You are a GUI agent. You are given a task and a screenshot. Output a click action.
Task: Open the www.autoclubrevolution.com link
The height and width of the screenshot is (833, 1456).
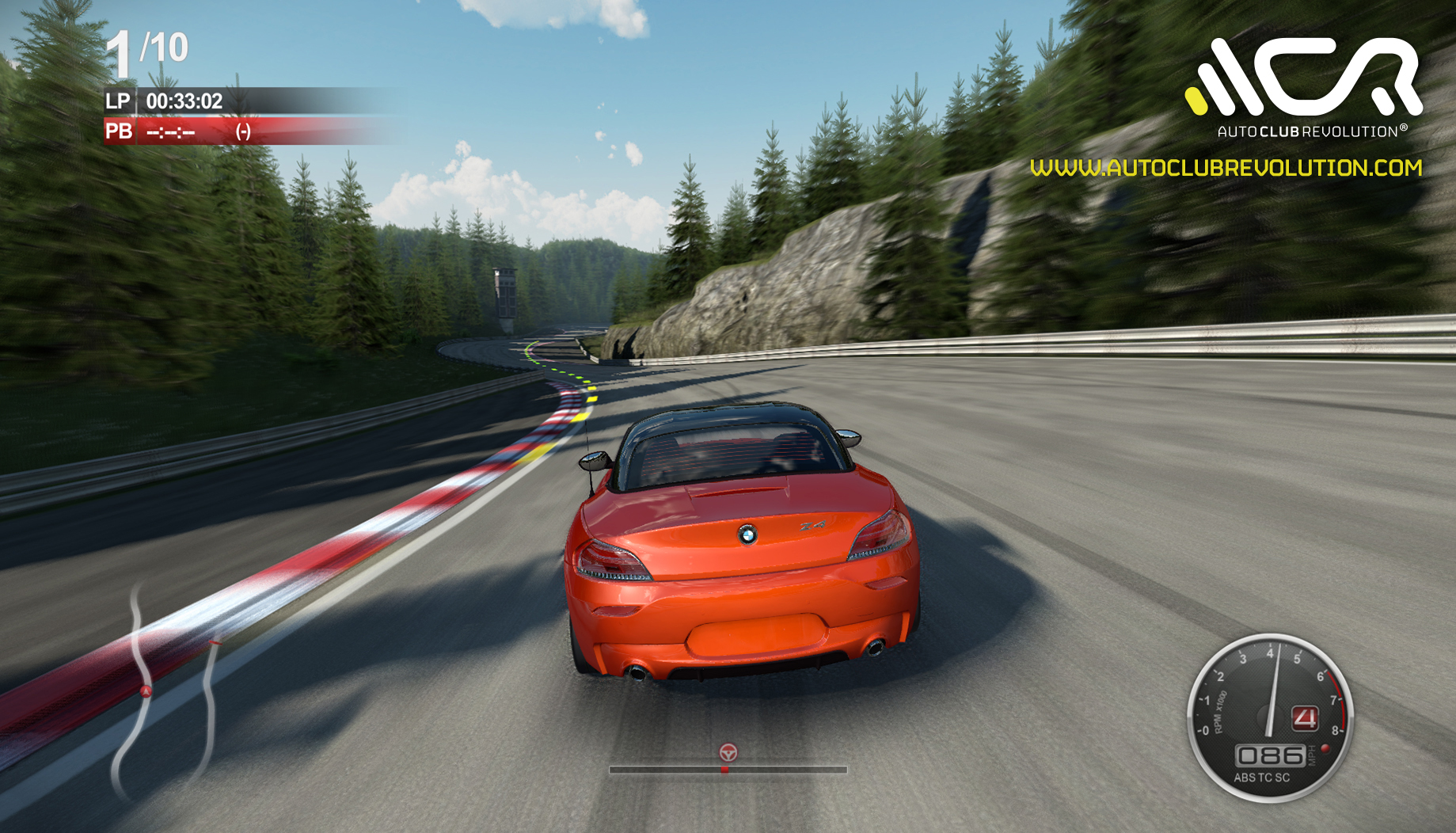(x=1226, y=168)
